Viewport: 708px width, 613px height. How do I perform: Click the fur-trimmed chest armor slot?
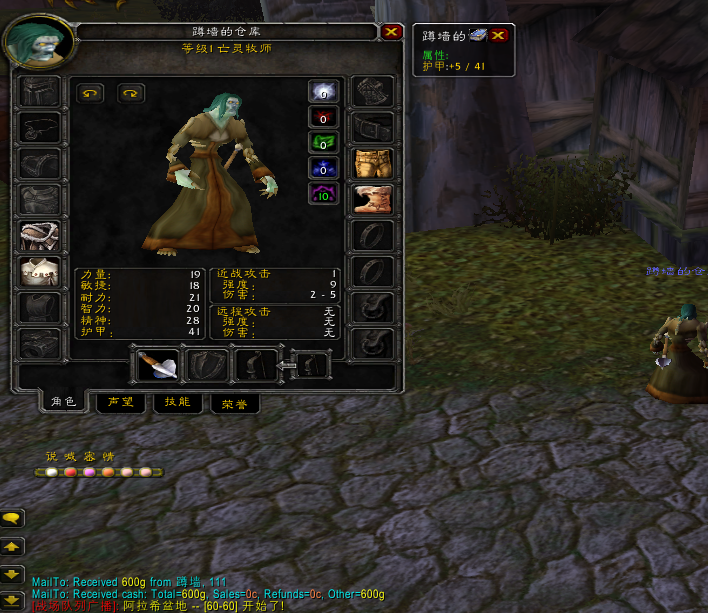(39, 236)
